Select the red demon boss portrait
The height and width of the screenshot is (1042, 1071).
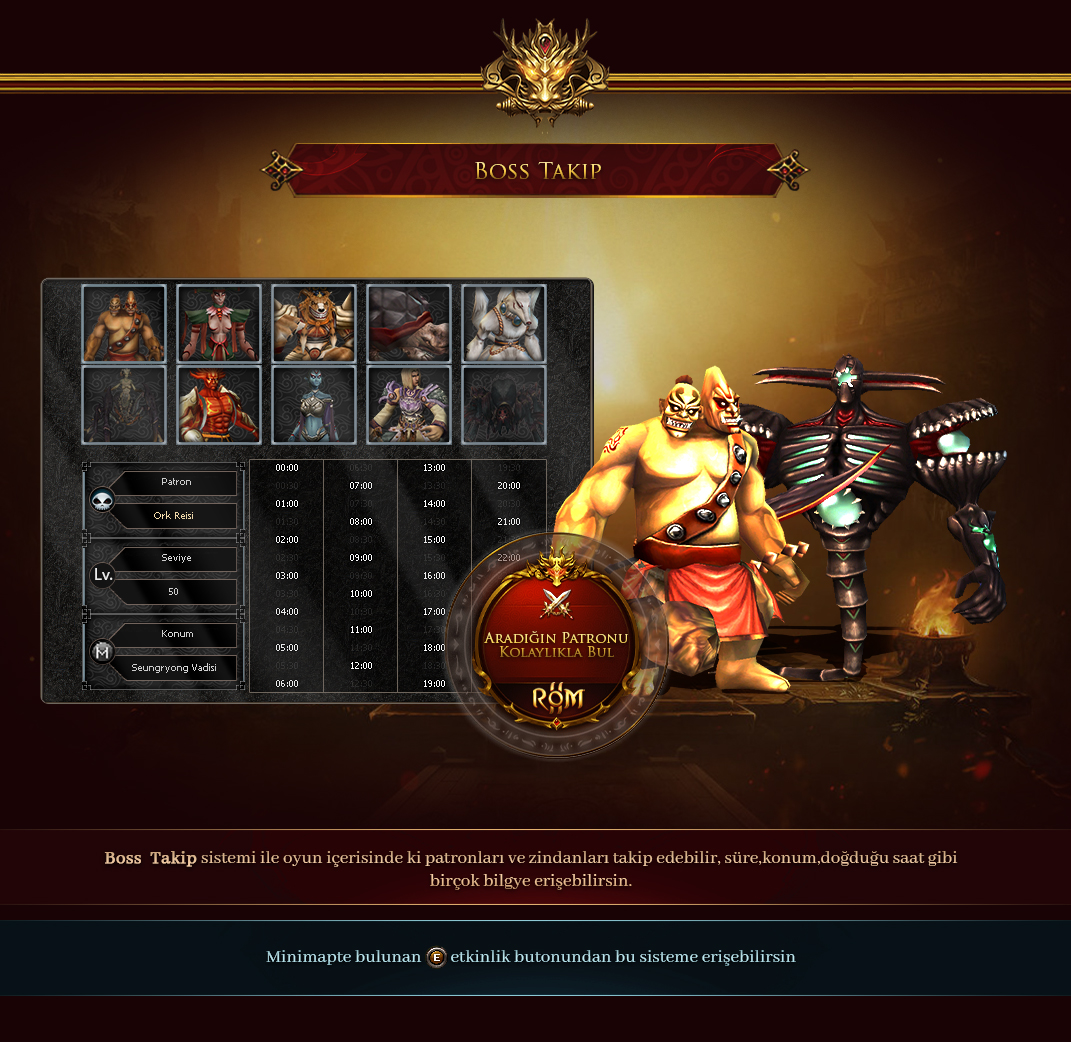[x=219, y=404]
